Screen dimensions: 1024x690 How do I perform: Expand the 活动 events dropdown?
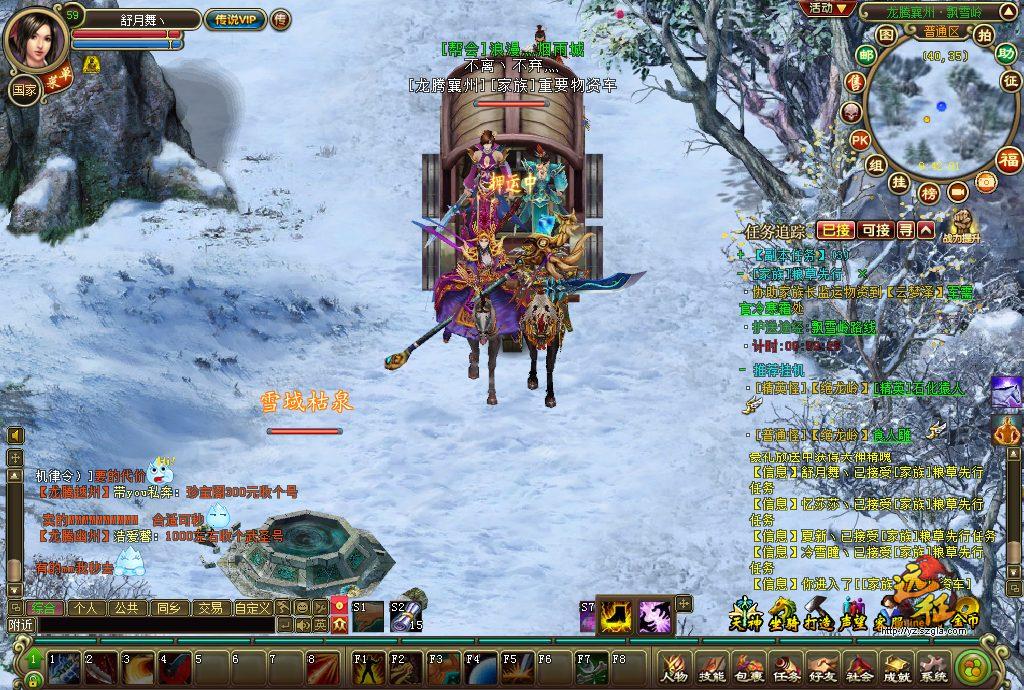pyautogui.click(x=827, y=8)
